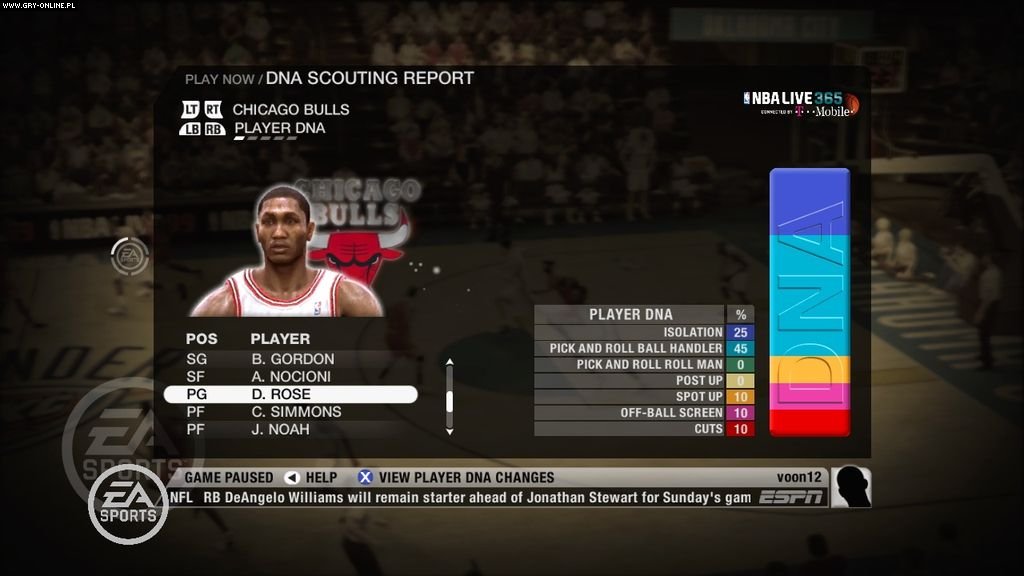Screen dimensions: 1024x576
Task: Change the Player DNA report category
Action: click(x=279, y=128)
